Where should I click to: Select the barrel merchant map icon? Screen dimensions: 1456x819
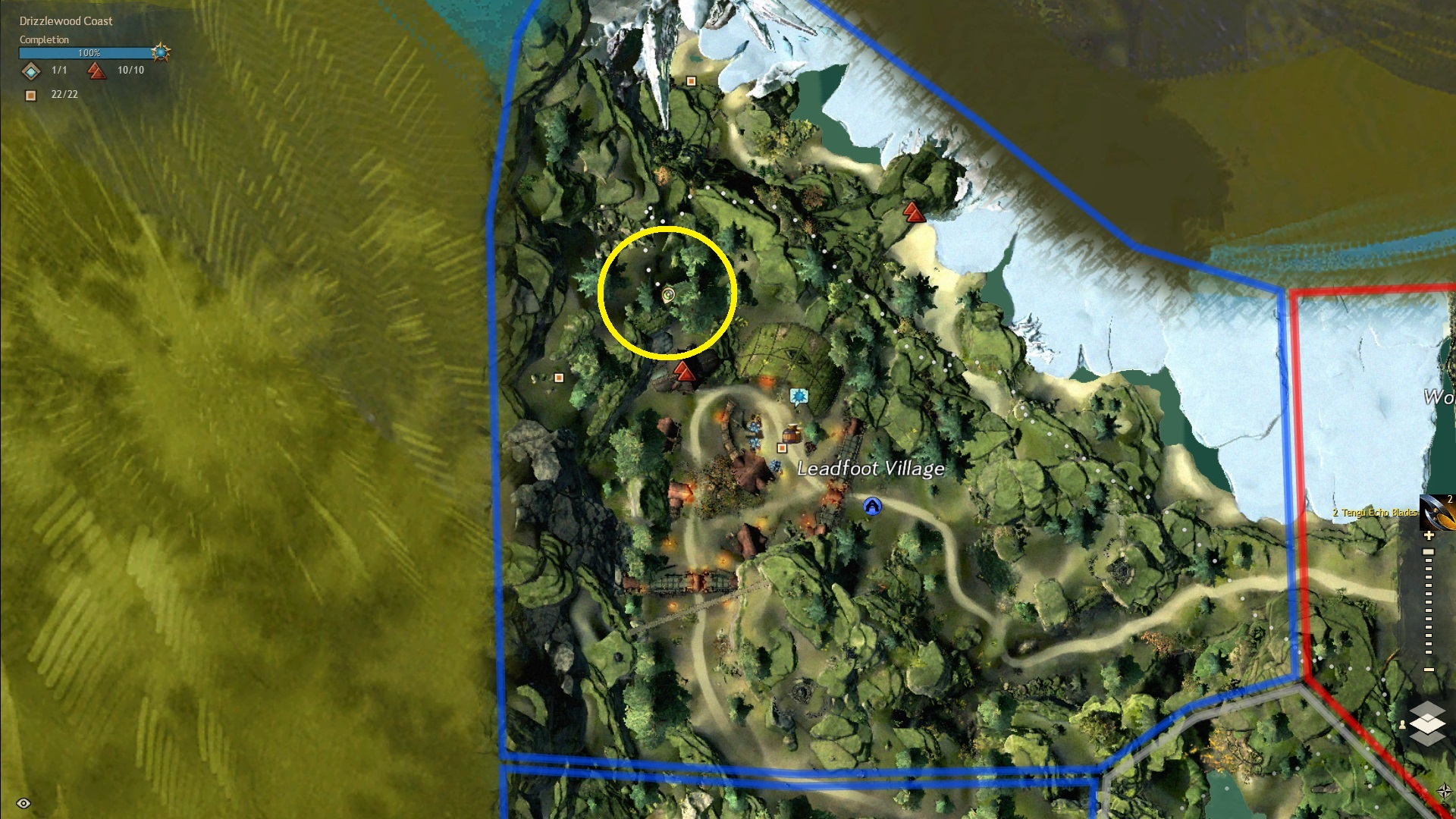pos(792,434)
